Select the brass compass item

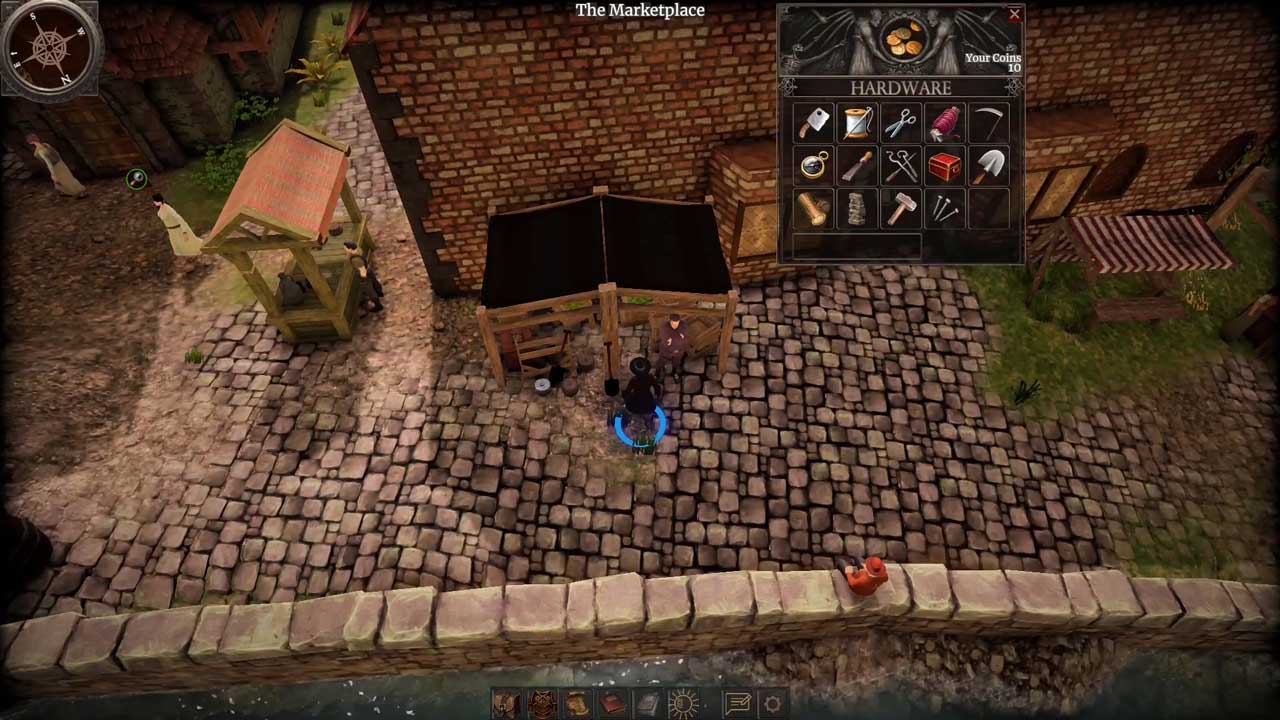(814, 166)
